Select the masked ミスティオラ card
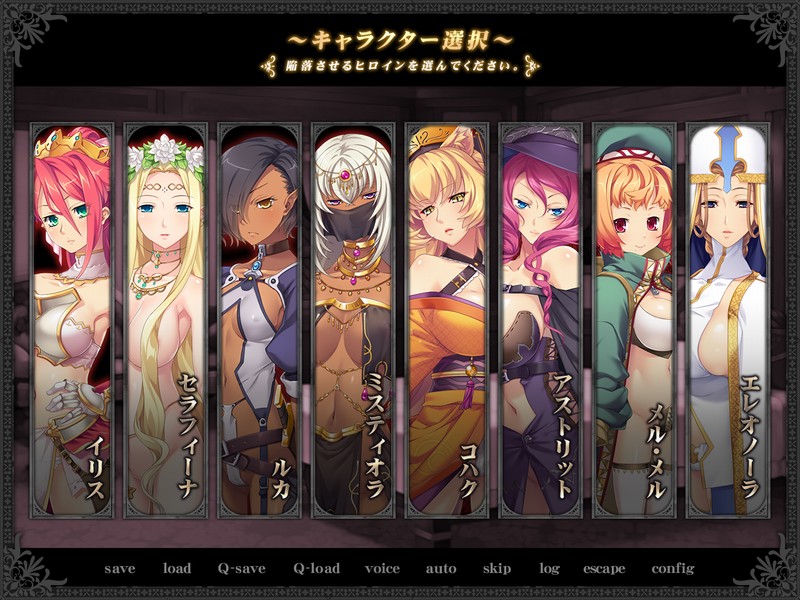This screenshot has height=600, width=800. pos(352,320)
